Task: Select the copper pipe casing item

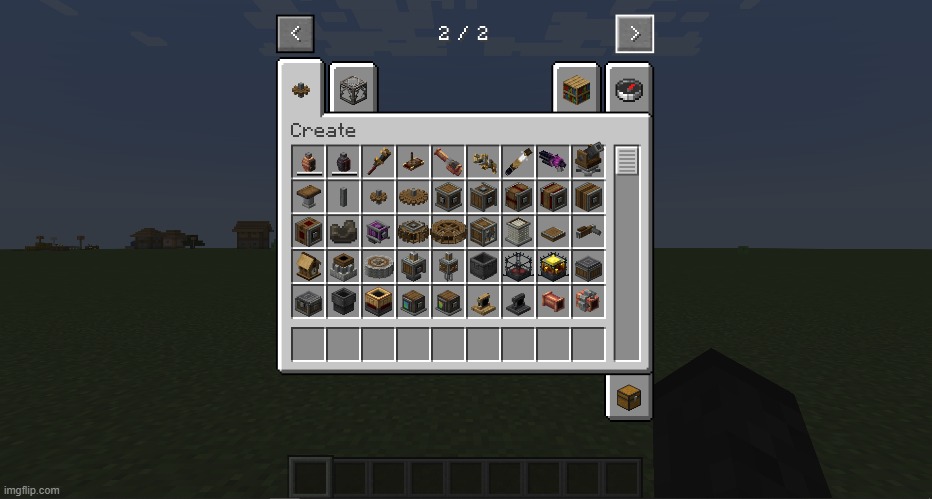Action: (553, 301)
